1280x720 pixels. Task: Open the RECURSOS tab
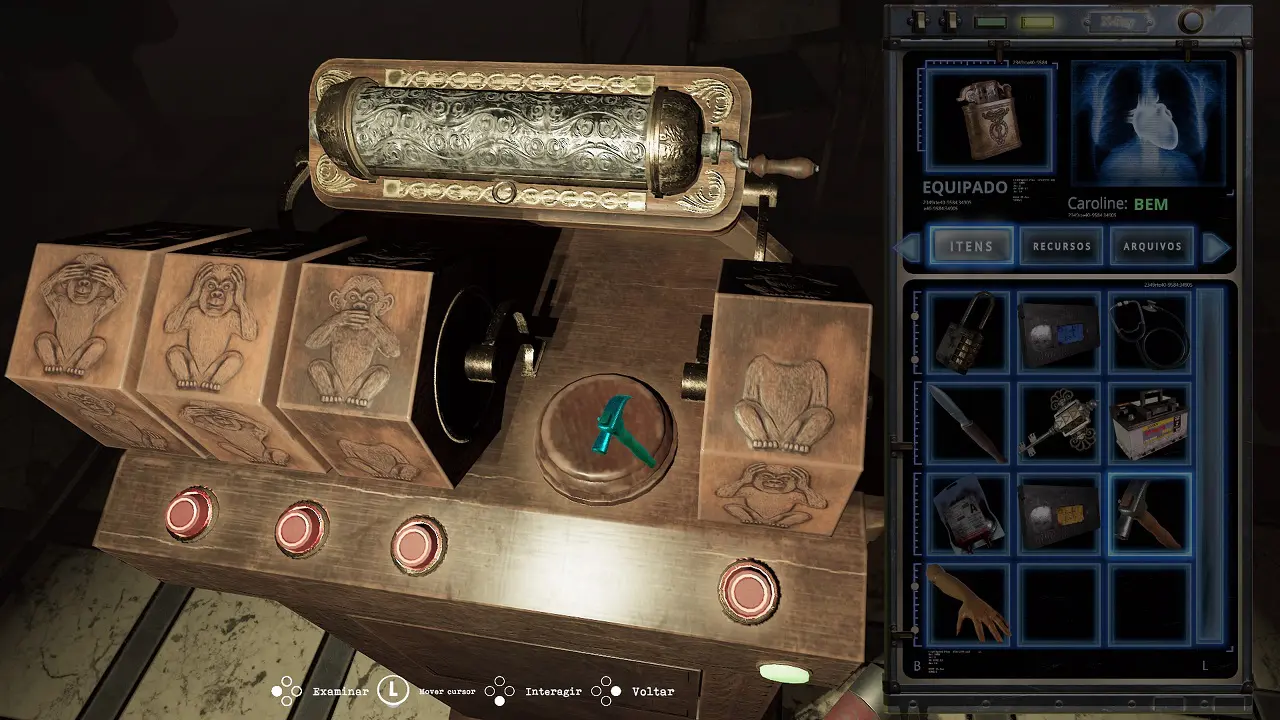[x=1062, y=246]
